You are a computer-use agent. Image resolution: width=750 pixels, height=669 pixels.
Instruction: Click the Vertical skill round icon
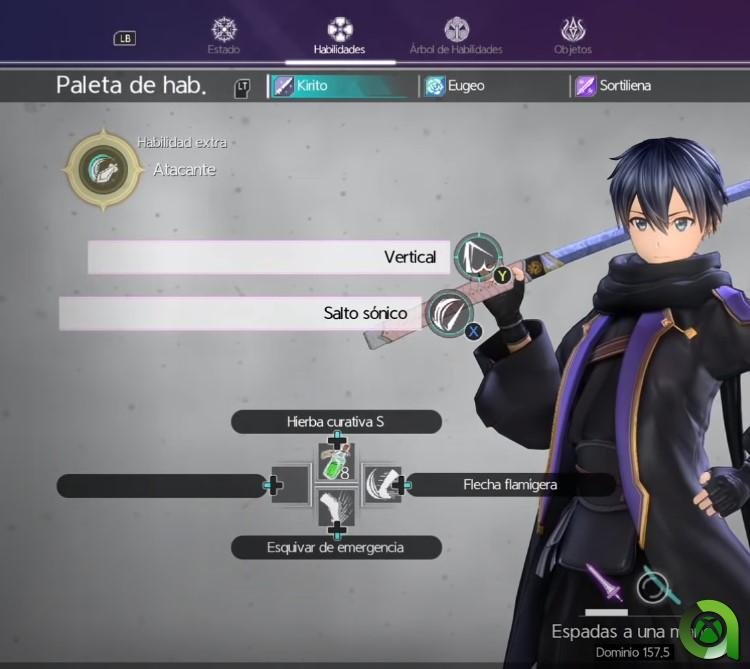point(477,257)
